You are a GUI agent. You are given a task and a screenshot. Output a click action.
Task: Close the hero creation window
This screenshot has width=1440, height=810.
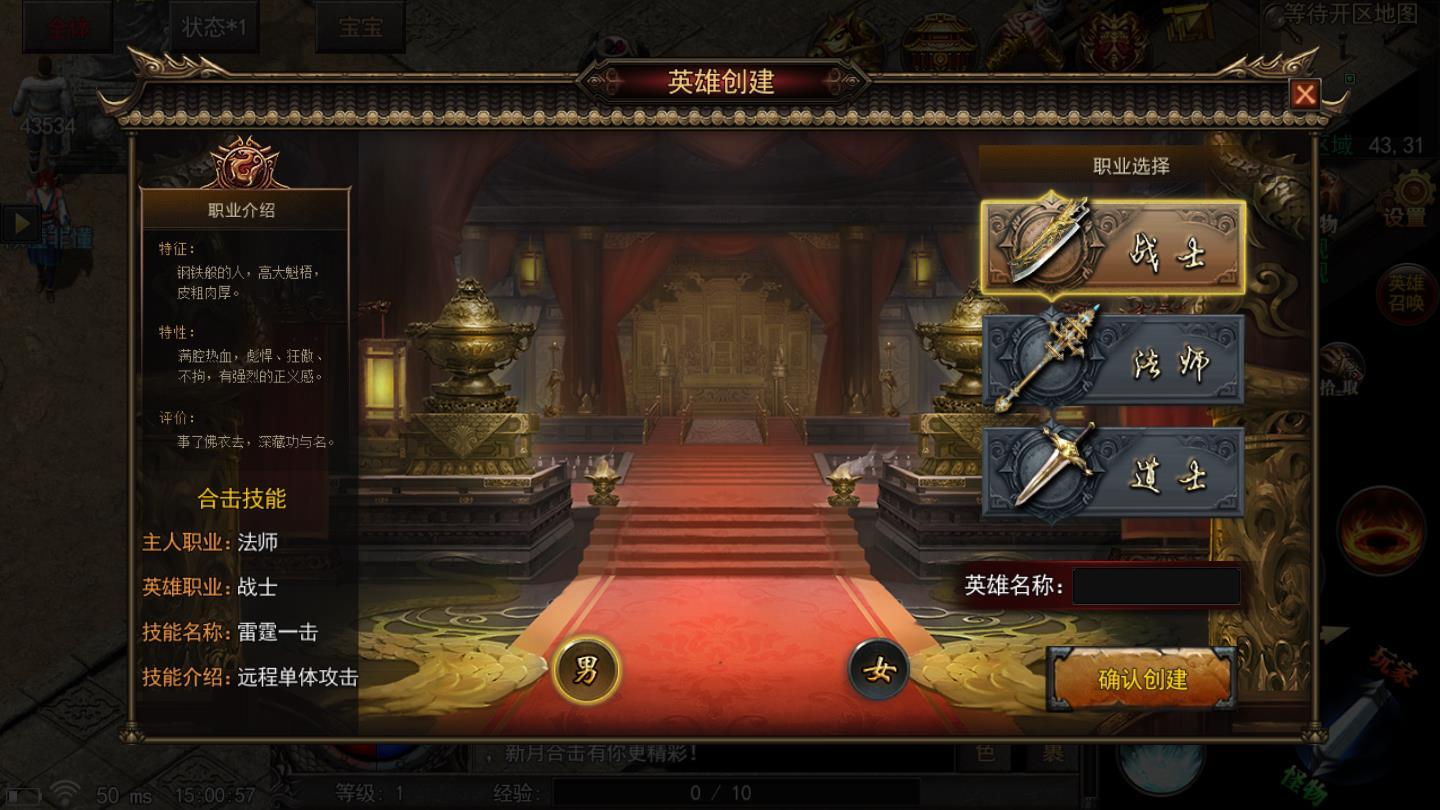tap(1304, 94)
